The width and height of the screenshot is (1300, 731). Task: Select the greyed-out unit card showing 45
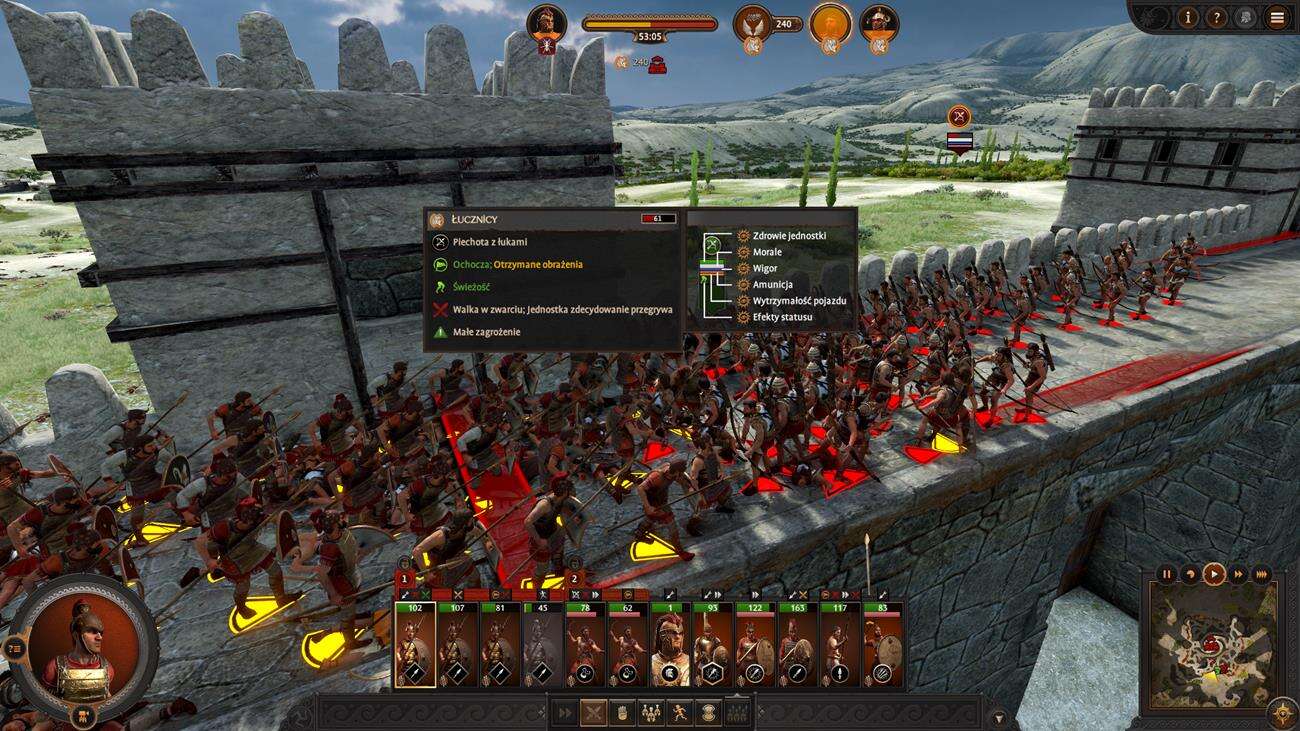coord(542,645)
